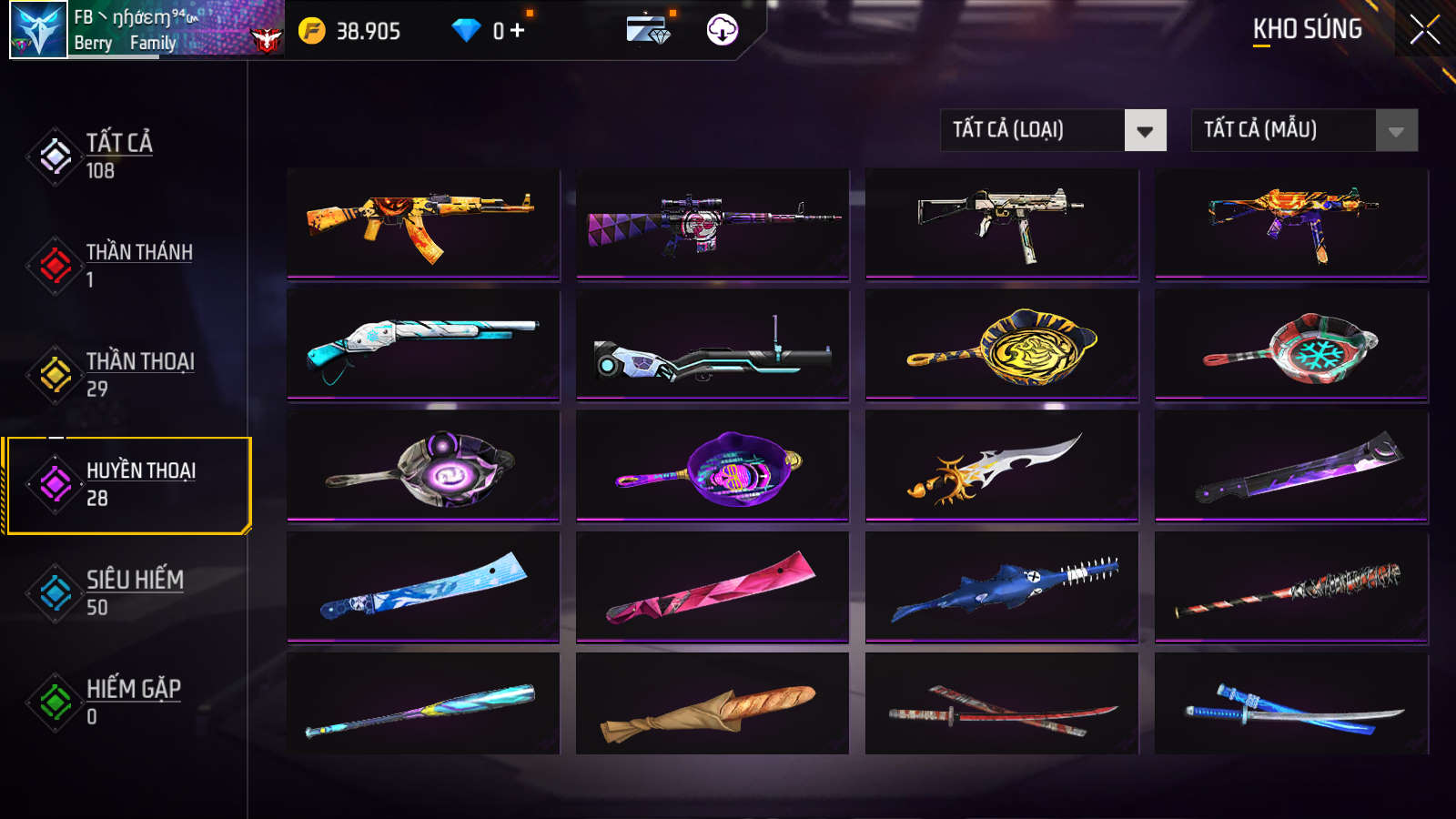Add diamonds with the plus button
The width and height of the screenshot is (1456, 819).
click(518, 31)
